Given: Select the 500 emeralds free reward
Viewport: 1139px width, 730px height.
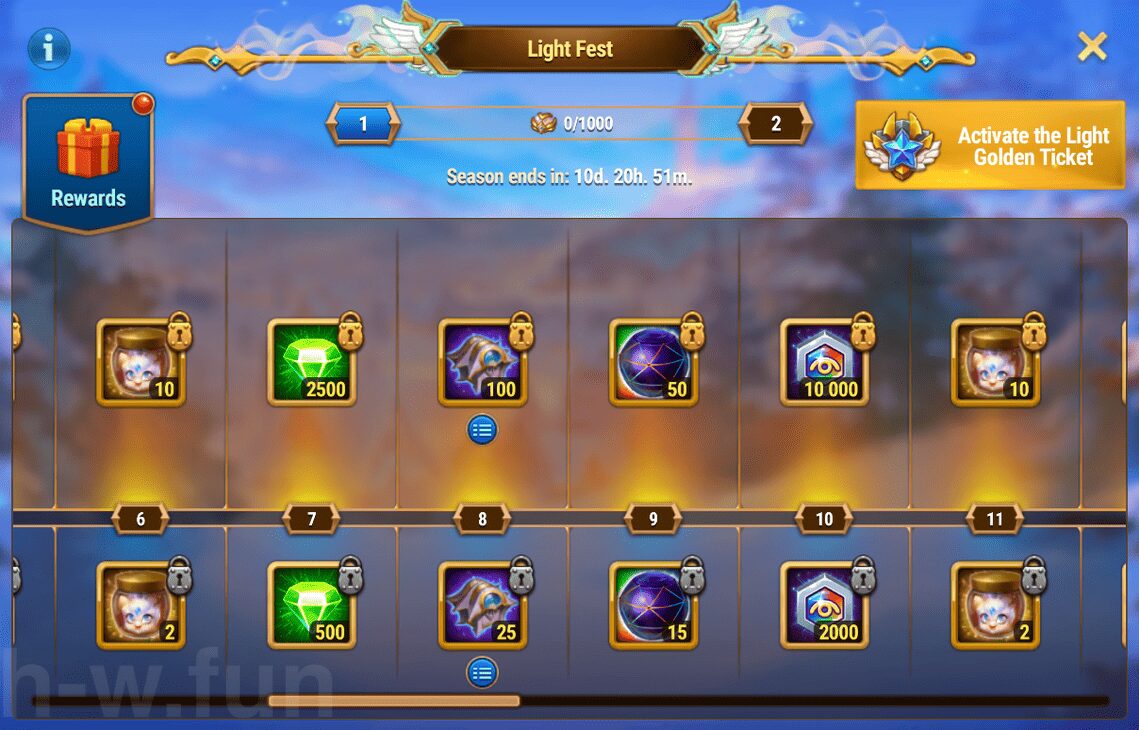Looking at the screenshot, I should (x=312, y=605).
